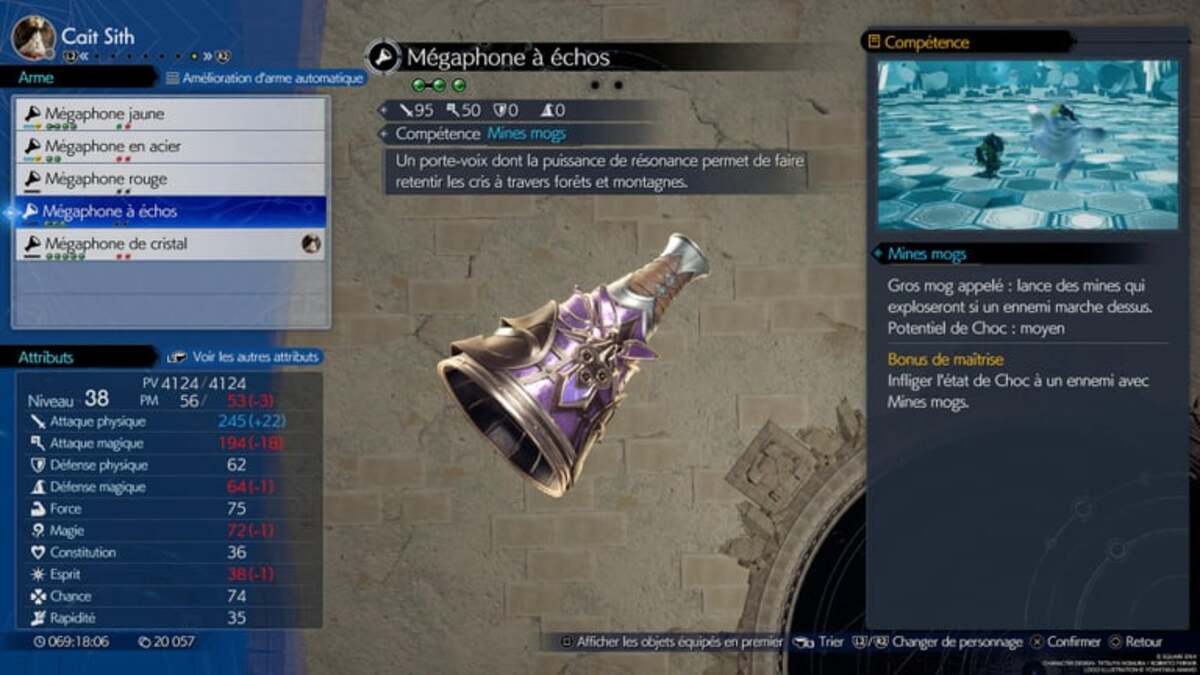This screenshot has height=675, width=1200.
Task: Sort weapons with the Trier option
Action: 821,642
